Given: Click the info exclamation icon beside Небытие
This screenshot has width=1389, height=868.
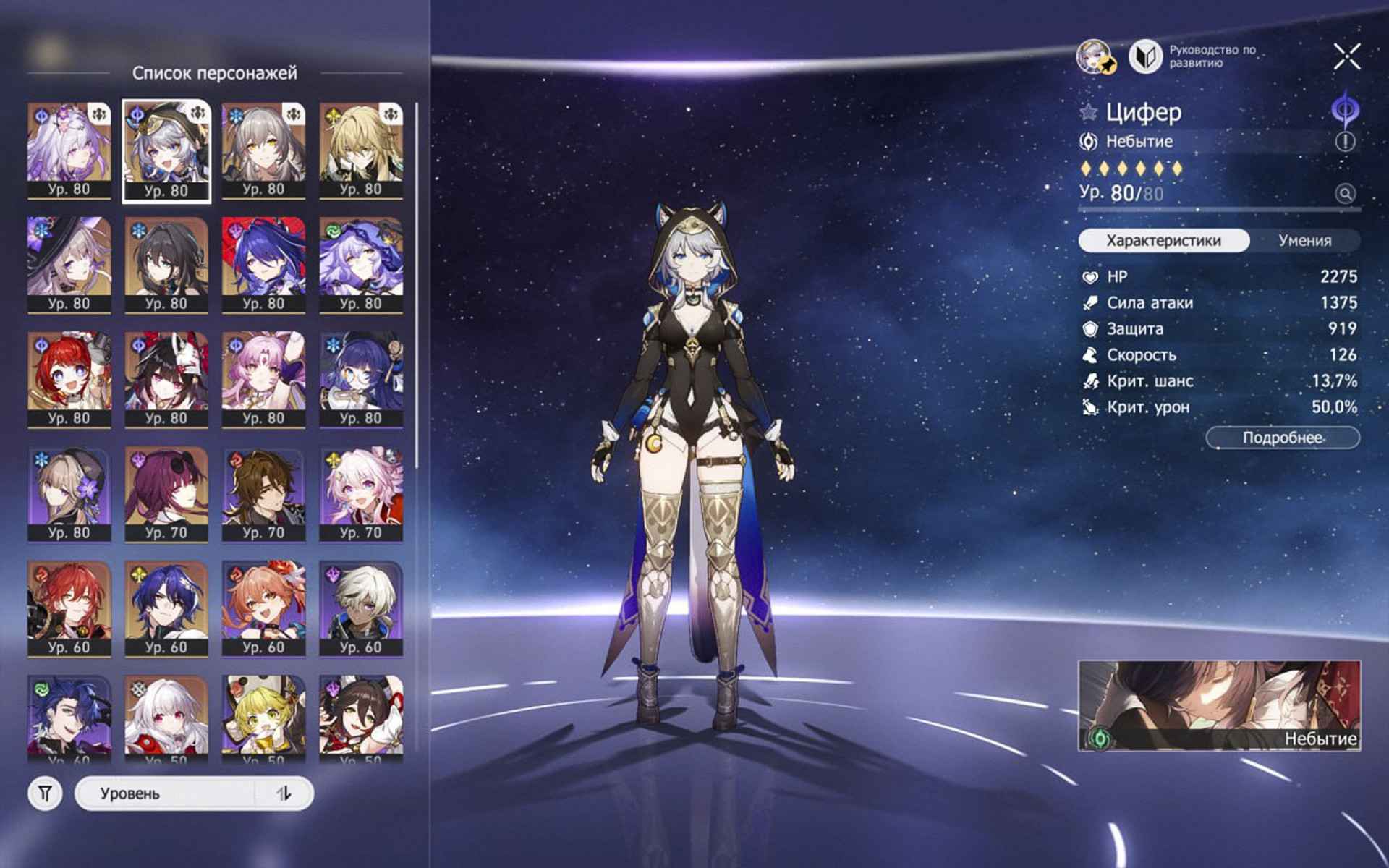Looking at the screenshot, I should (x=1345, y=142).
